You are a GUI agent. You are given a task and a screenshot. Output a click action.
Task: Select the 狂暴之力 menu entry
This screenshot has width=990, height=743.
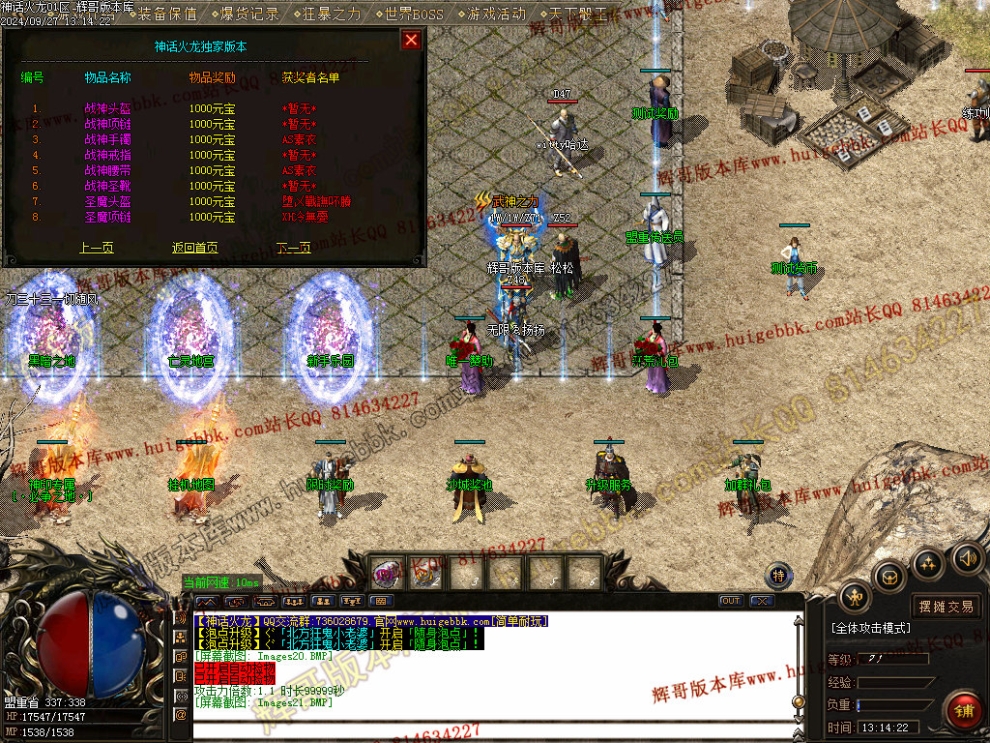tap(331, 14)
